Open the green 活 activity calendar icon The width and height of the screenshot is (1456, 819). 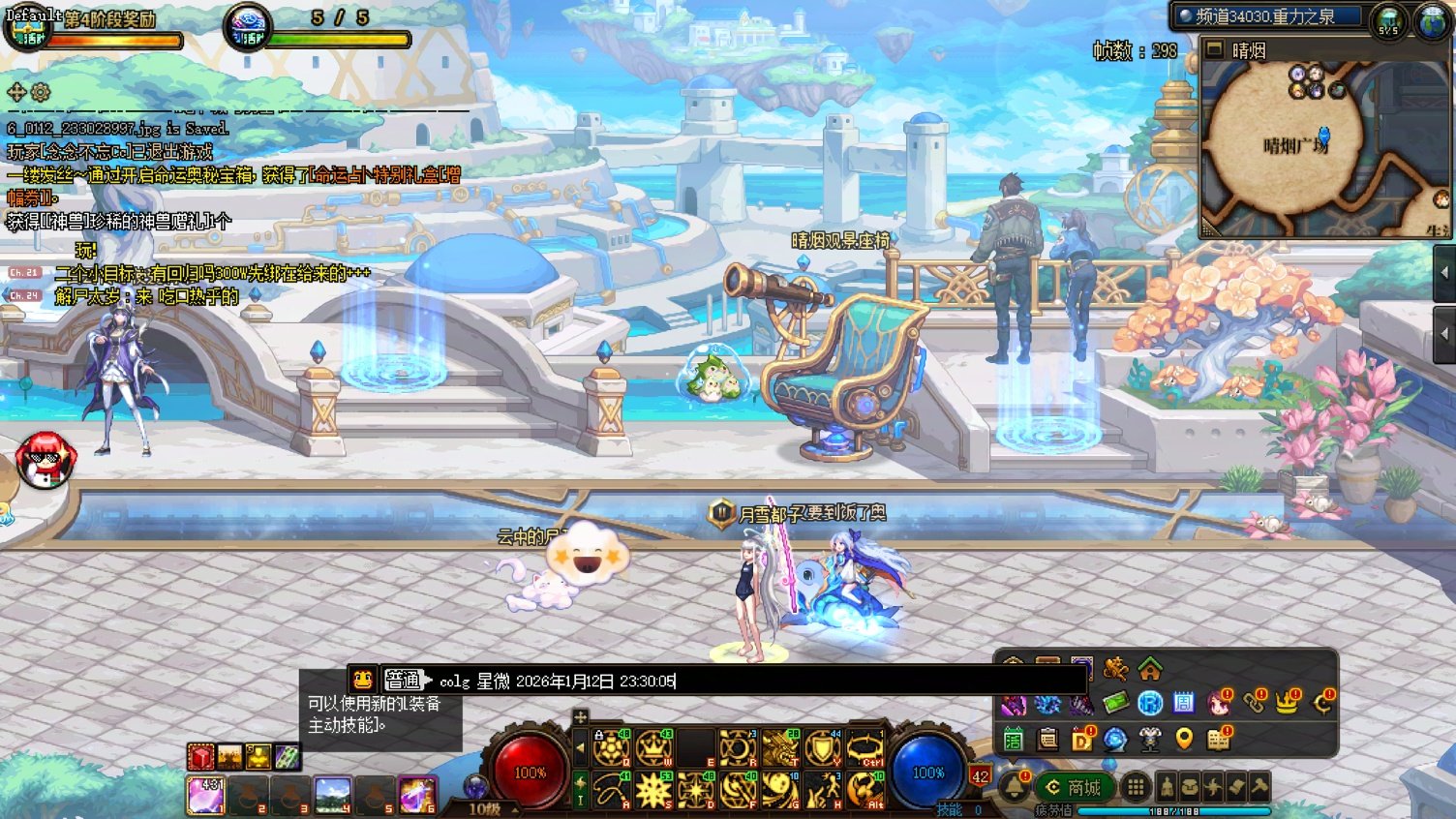(1013, 740)
